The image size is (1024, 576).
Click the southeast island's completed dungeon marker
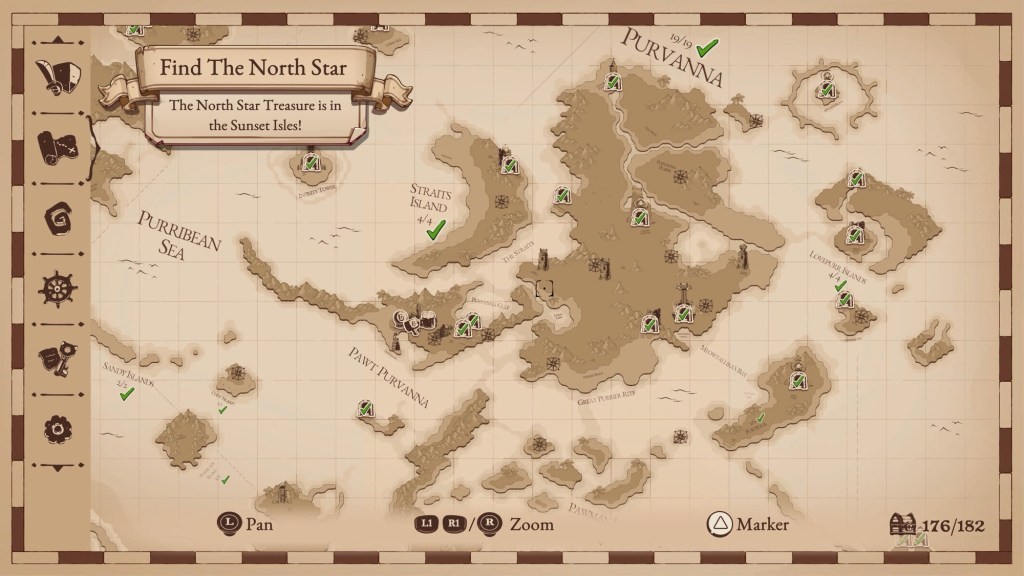(x=798, y=378)
